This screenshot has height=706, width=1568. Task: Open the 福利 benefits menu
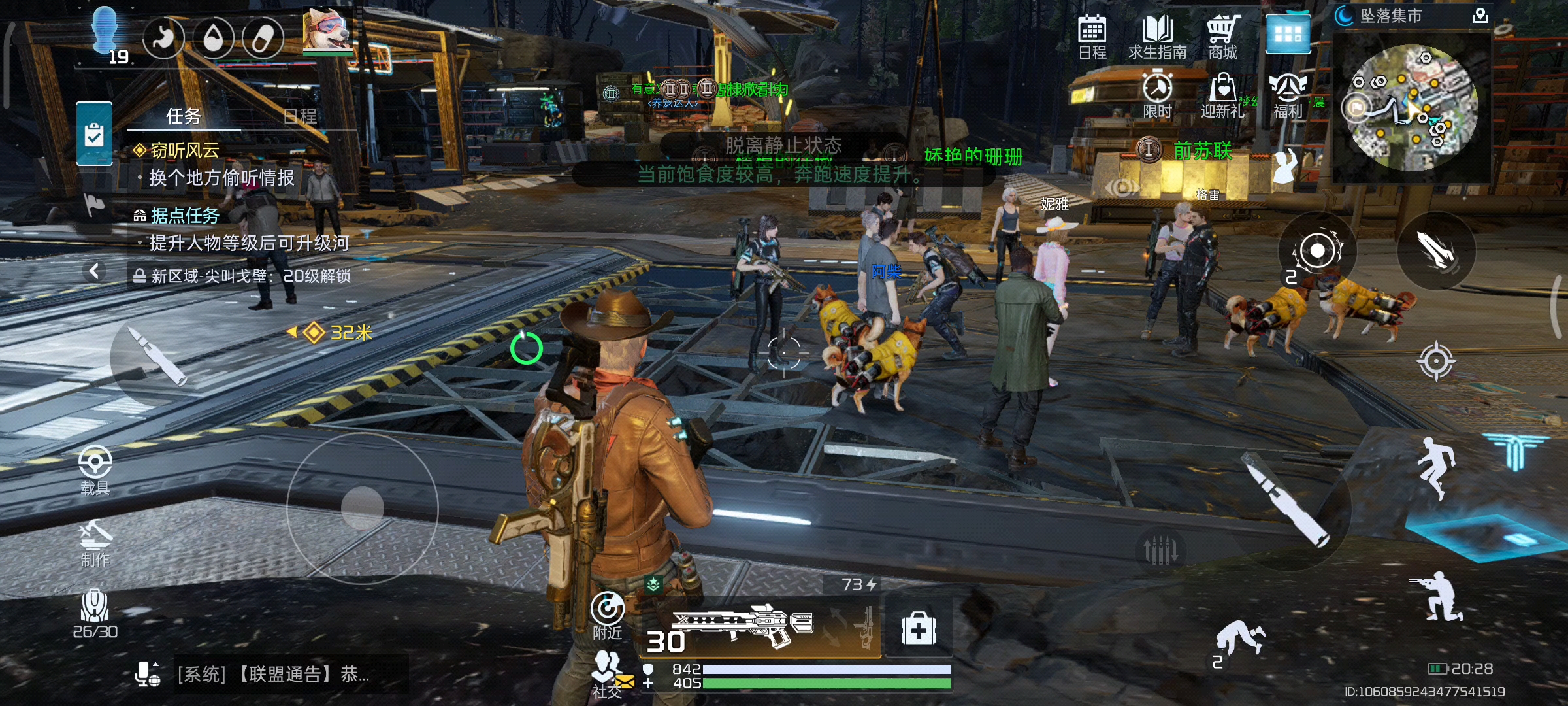1288,95
